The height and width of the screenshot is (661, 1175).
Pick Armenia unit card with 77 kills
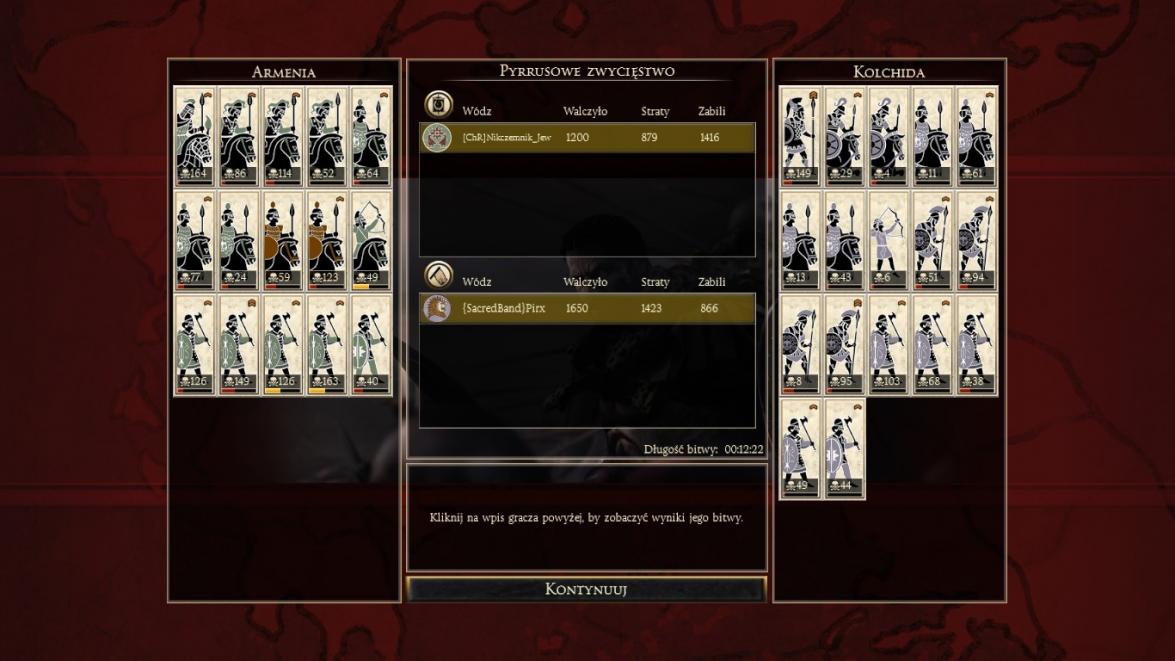[194, 240]
